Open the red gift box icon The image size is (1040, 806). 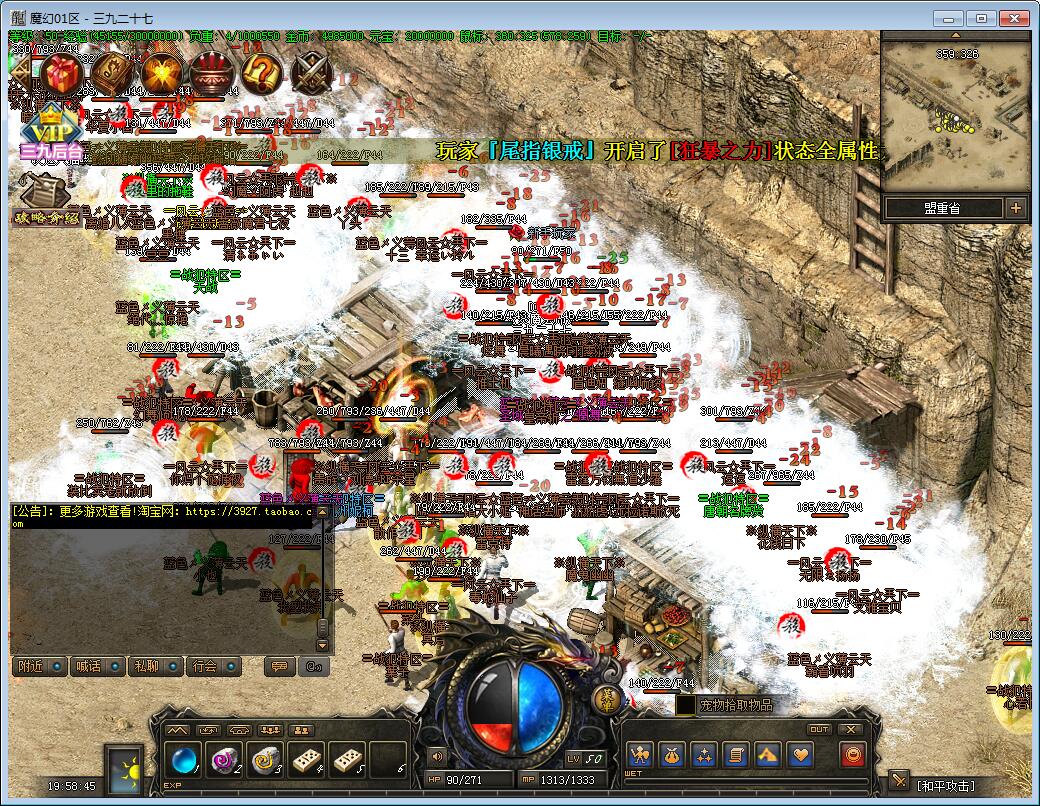pos(62,73)
